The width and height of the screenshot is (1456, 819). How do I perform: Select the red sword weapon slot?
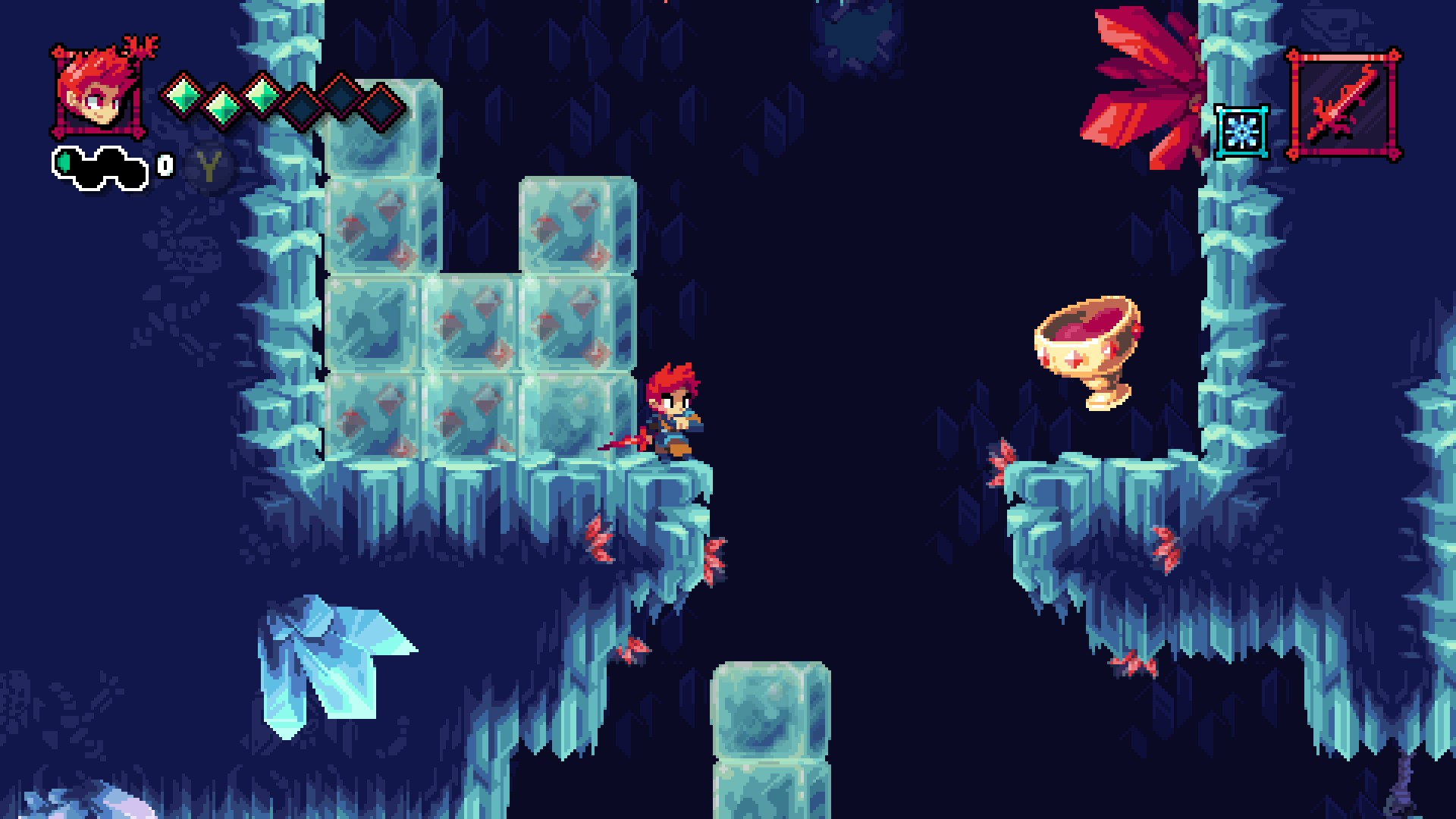click(1344, 105)
